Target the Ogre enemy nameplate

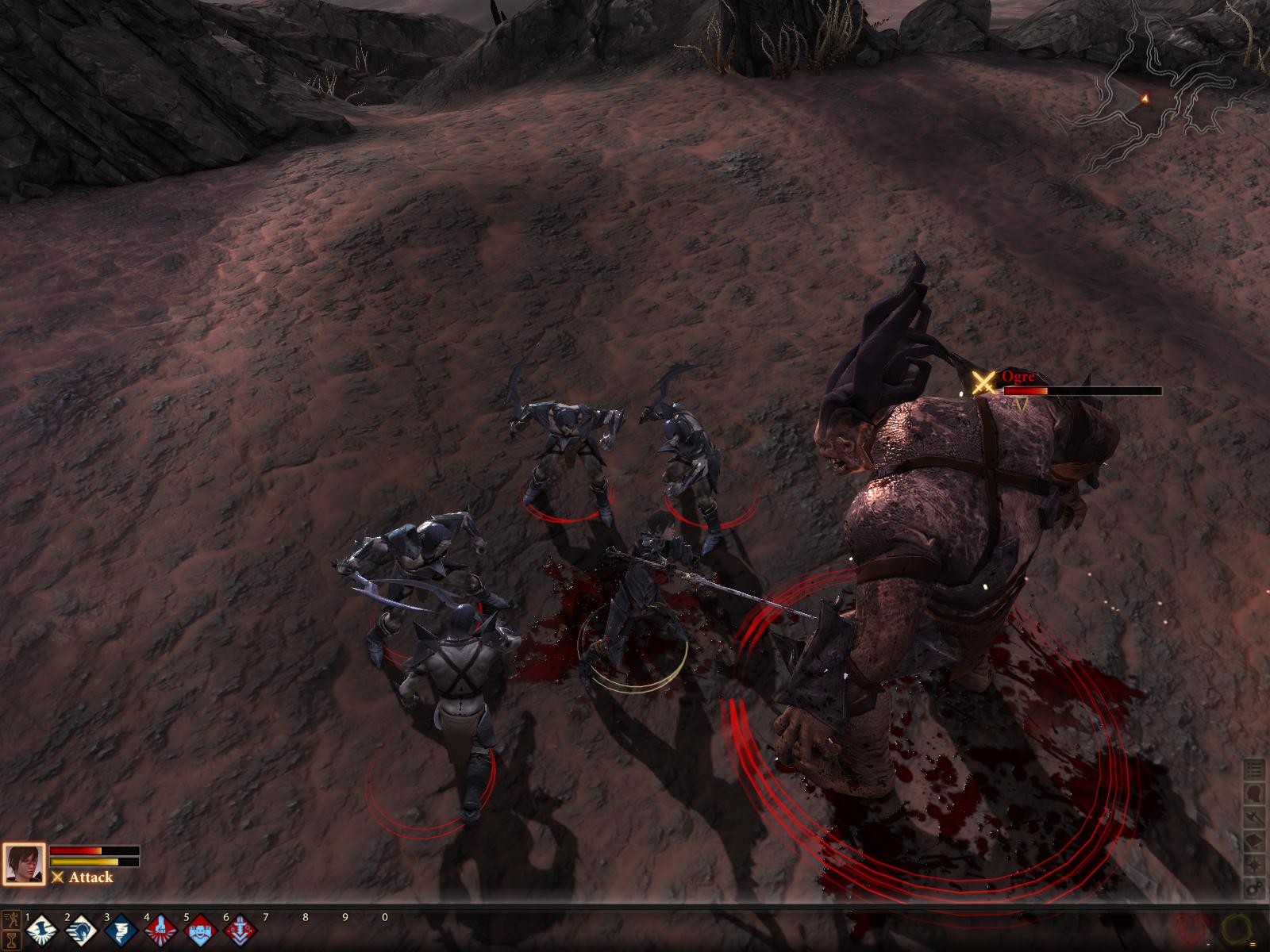(1018, 378)
